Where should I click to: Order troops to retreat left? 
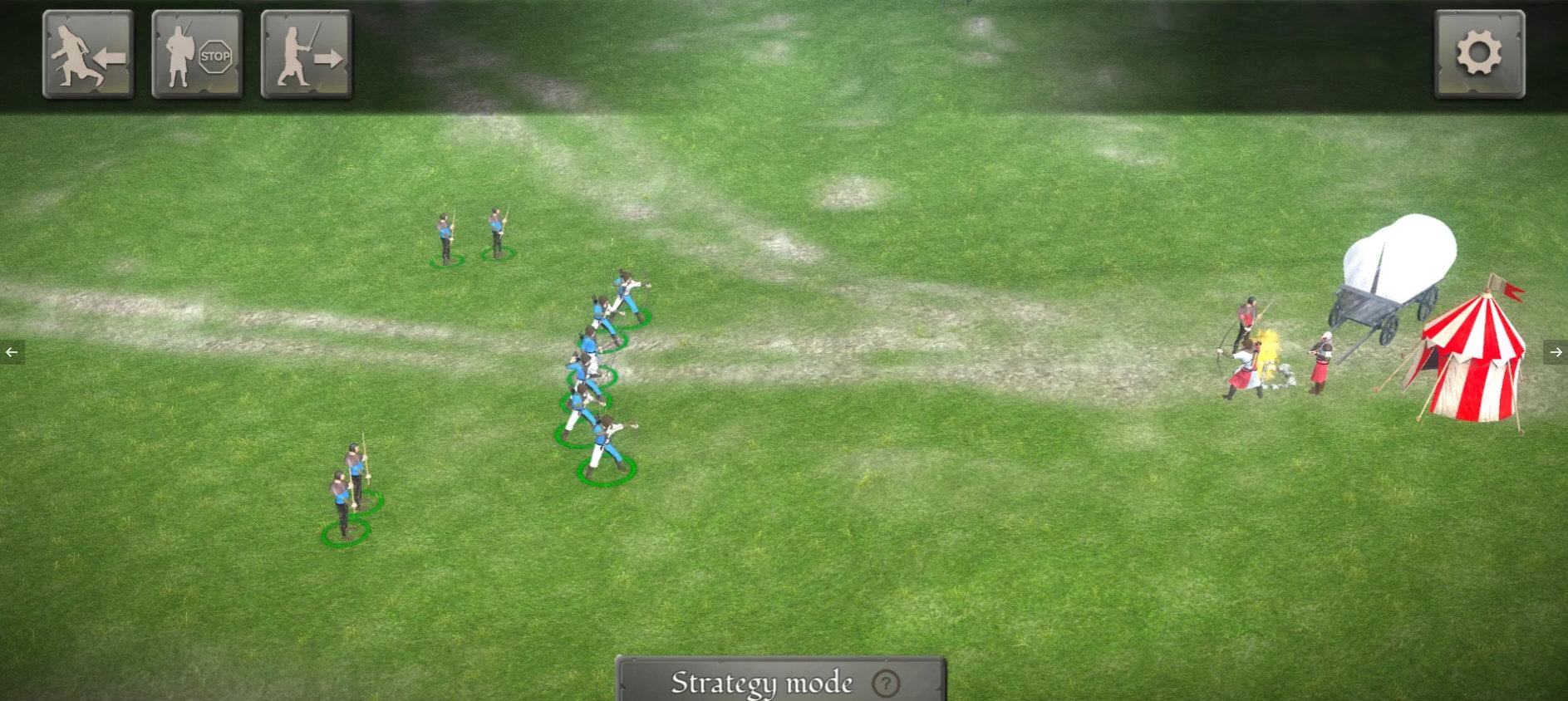(88, 53)
